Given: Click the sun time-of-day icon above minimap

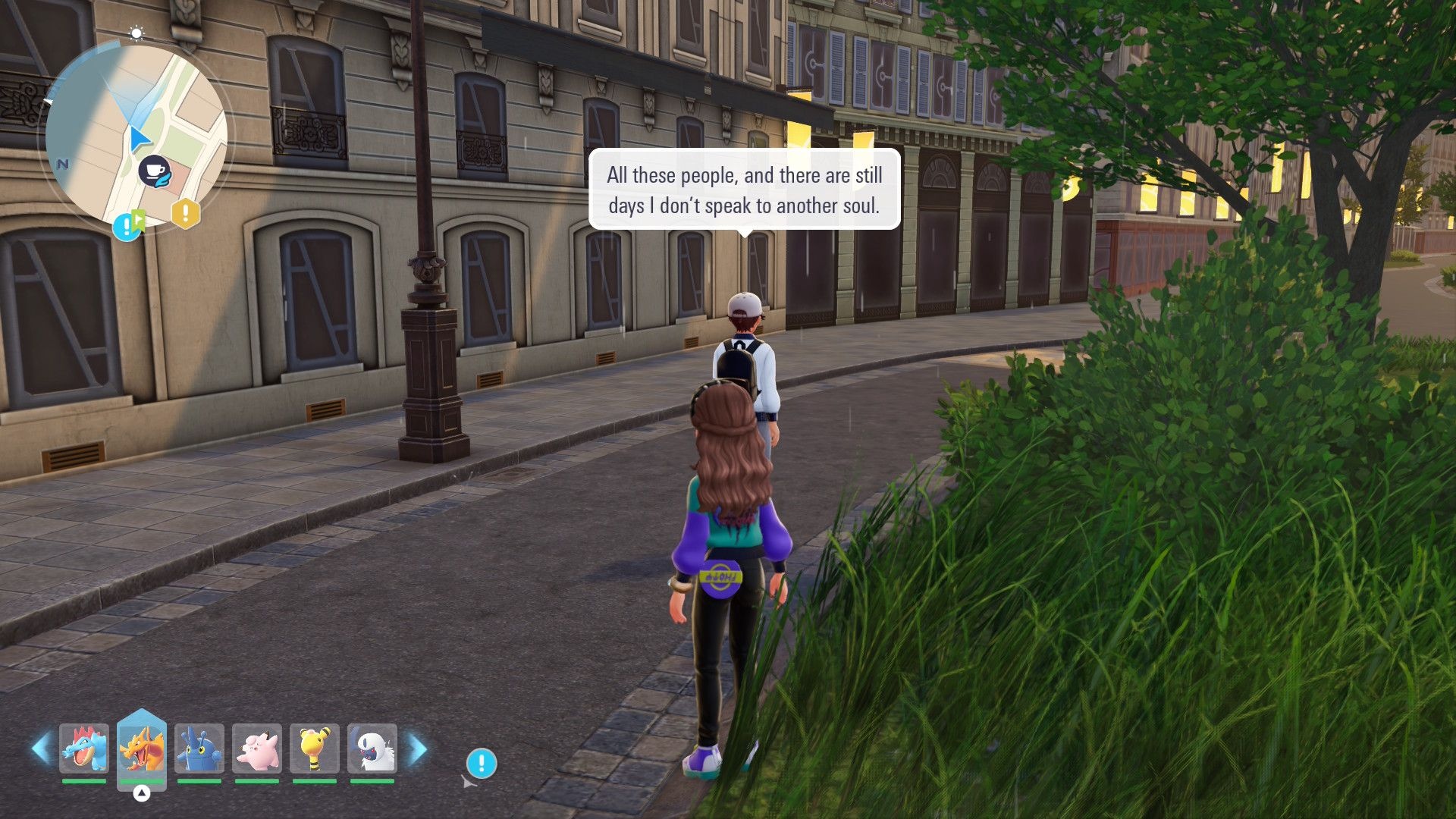Looking at the screenshot, I should tap(136, 33).
